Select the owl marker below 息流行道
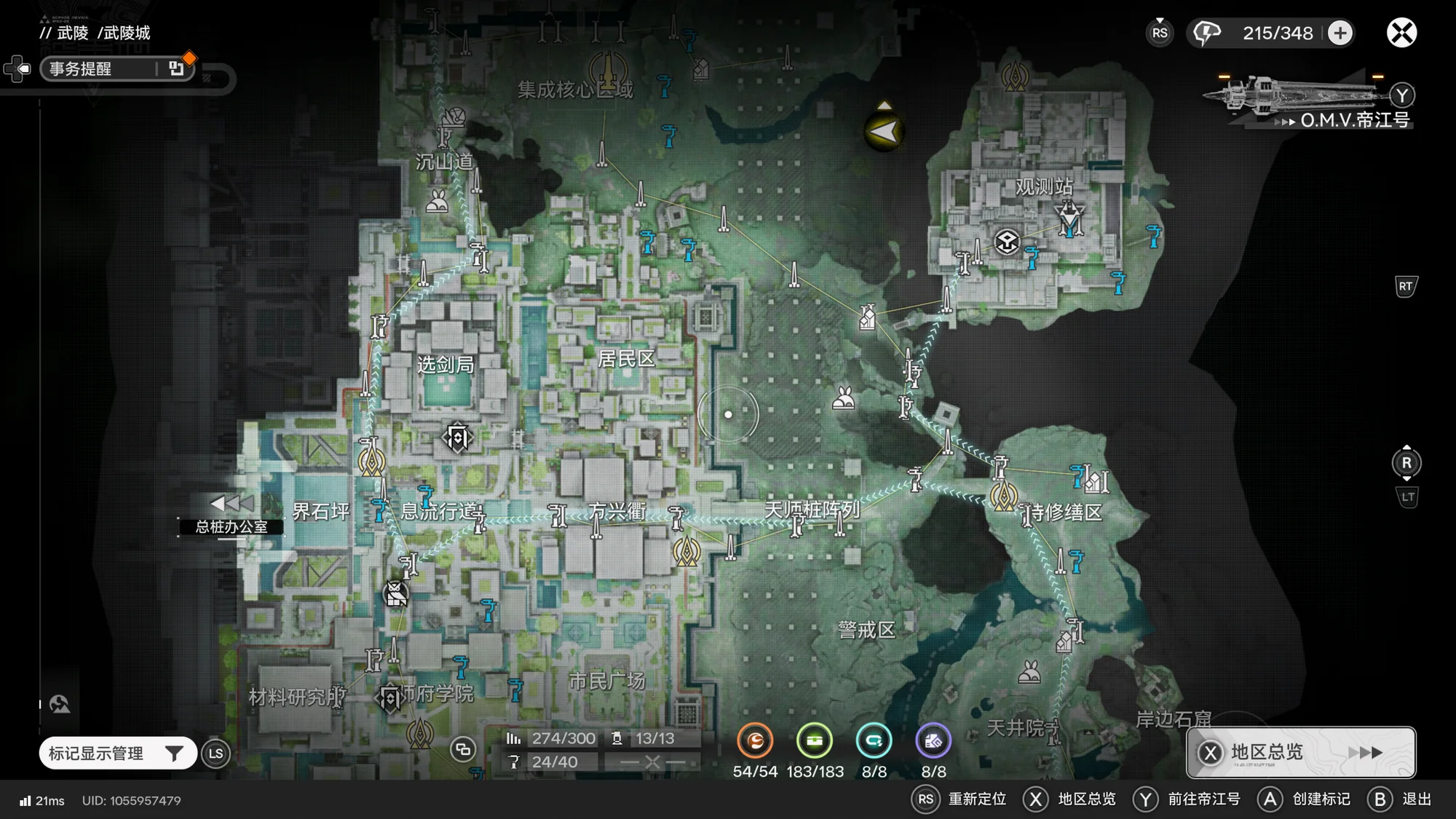Image resolution: width=1456 pixels, height=819 pixels. coord(396,594)
